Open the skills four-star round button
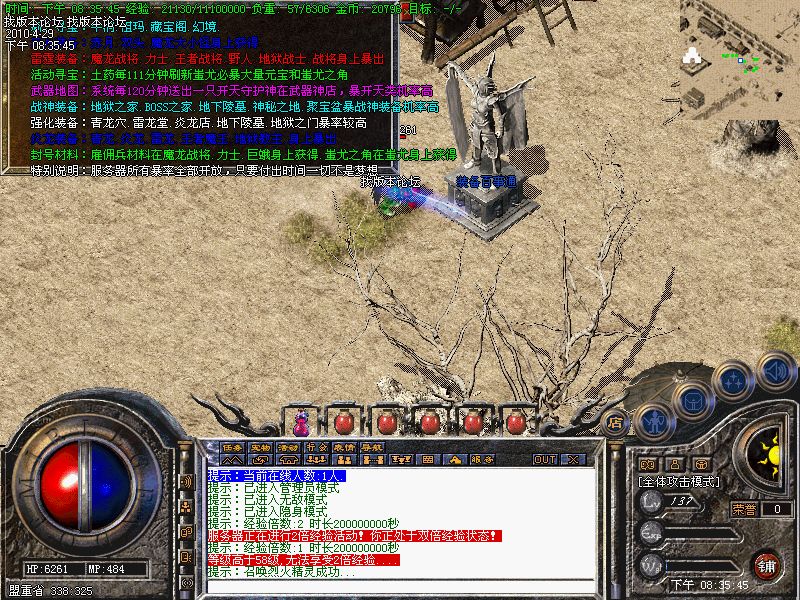 (735, 379)
